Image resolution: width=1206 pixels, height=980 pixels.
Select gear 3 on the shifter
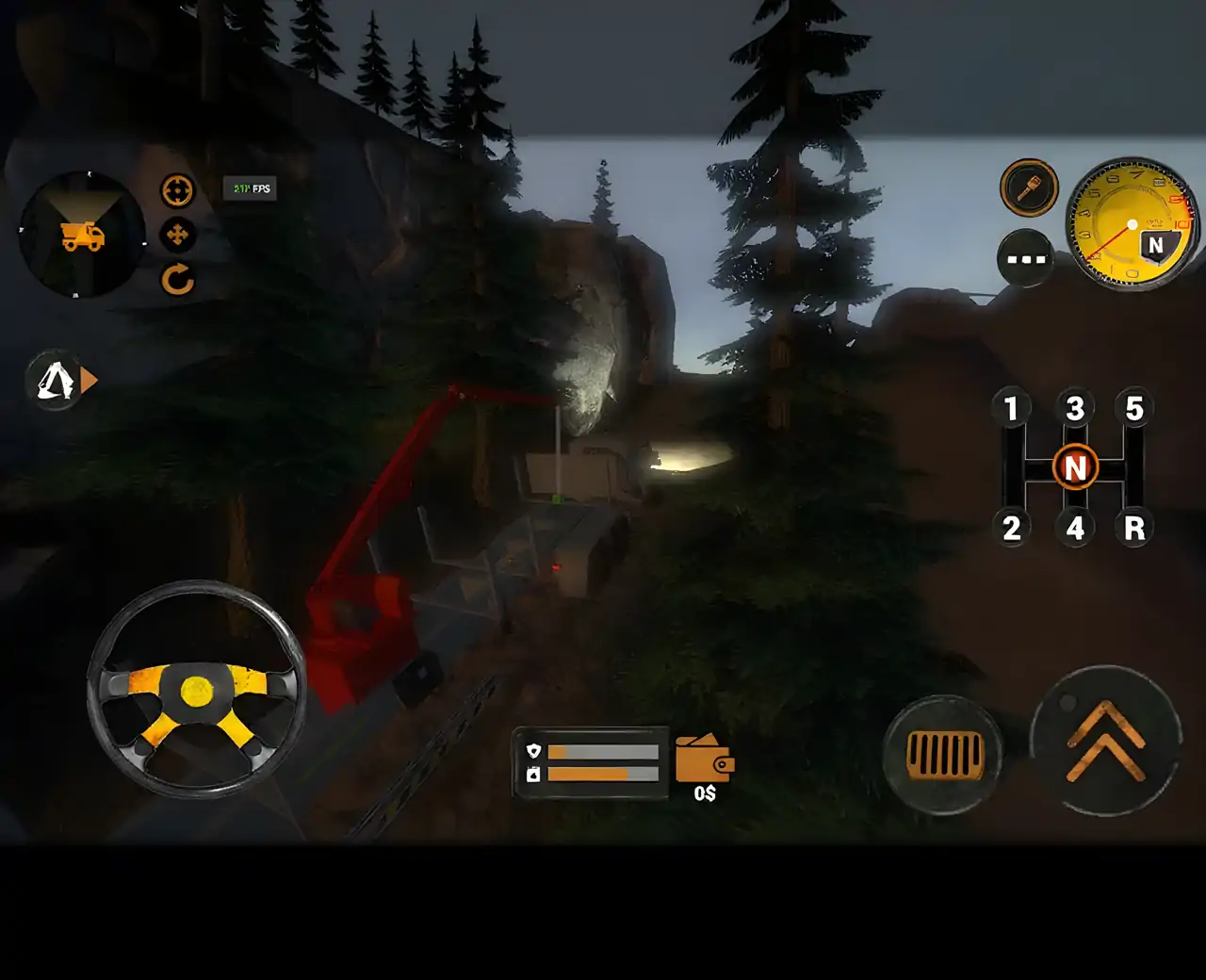click(x=1075, y=409)
